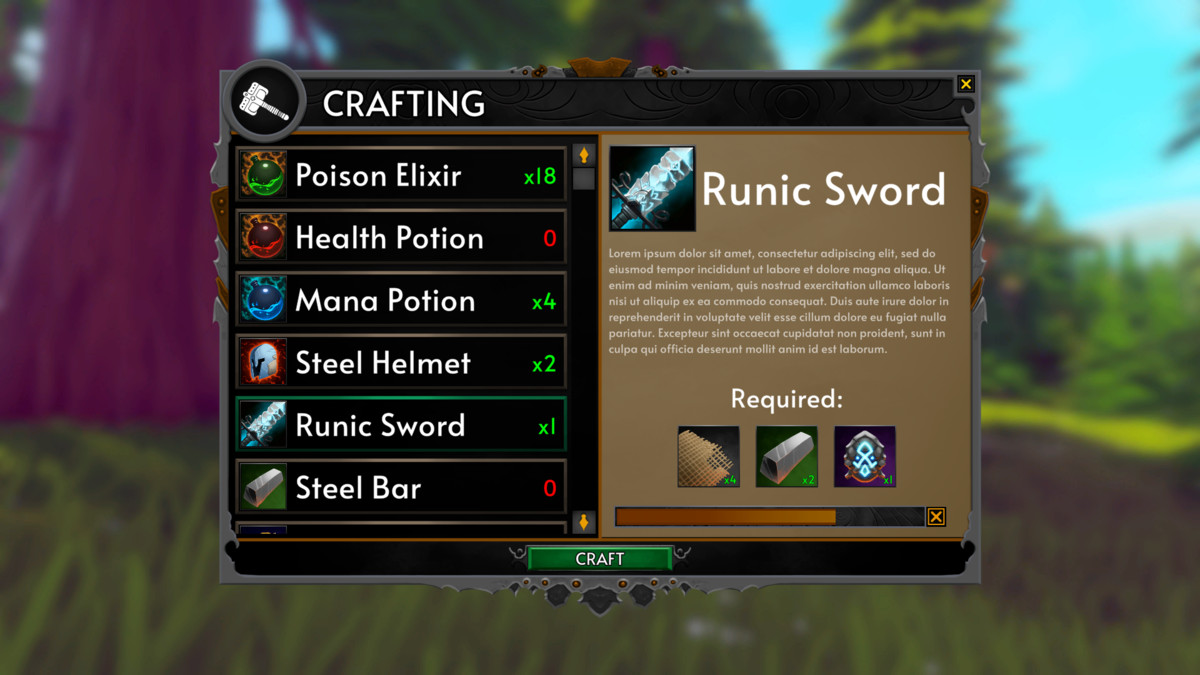The width and height of the screenshot is (1200, 675).
Task: Cancel the crafting progress bar
Action: (x=935, y=516)
